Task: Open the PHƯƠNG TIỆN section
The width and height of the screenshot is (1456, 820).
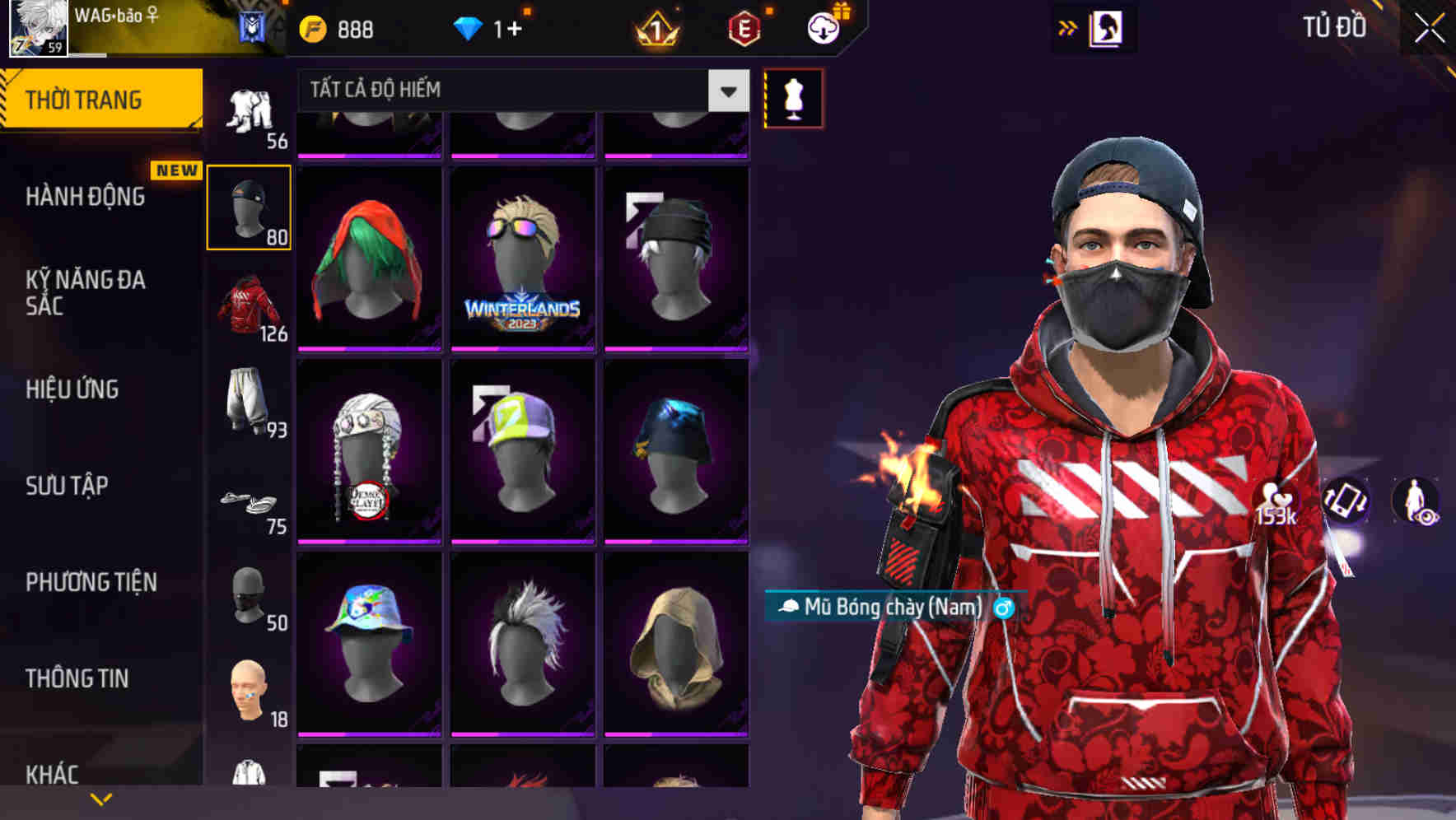Action: click(x=91, y=582)
